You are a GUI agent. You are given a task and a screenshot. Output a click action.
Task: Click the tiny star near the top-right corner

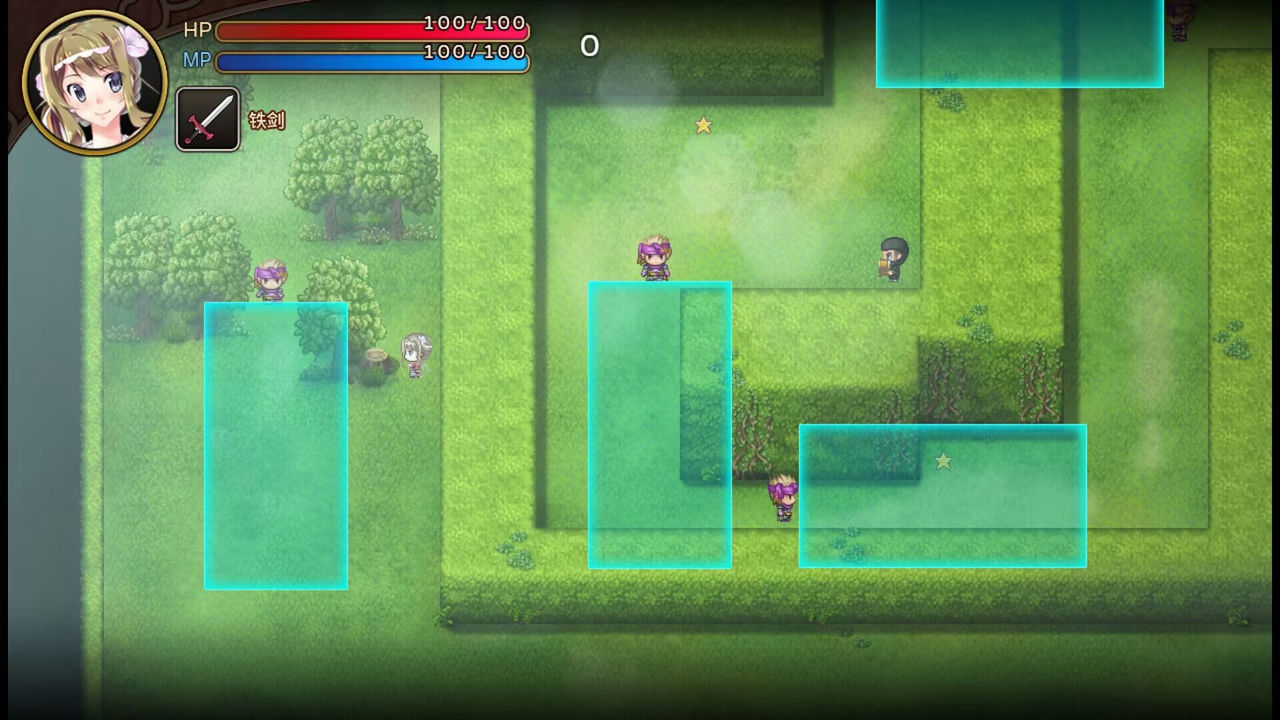click(x=1178, y=20)
